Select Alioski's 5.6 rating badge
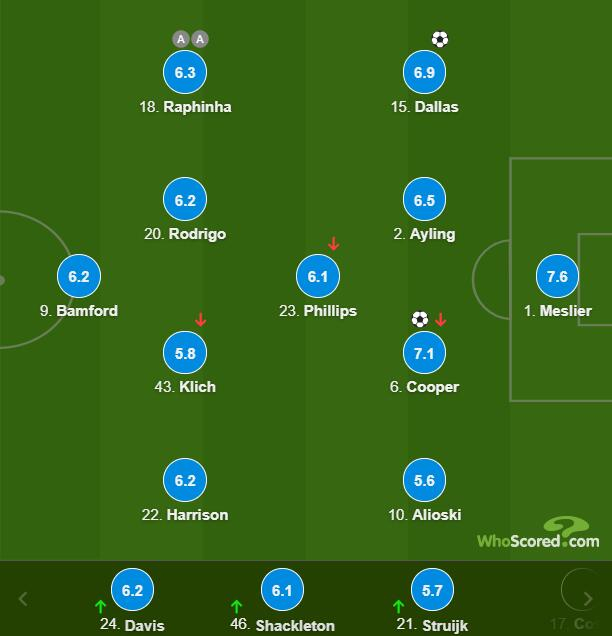The height and width of the screenshot is (636, 612). pos(425,481)
